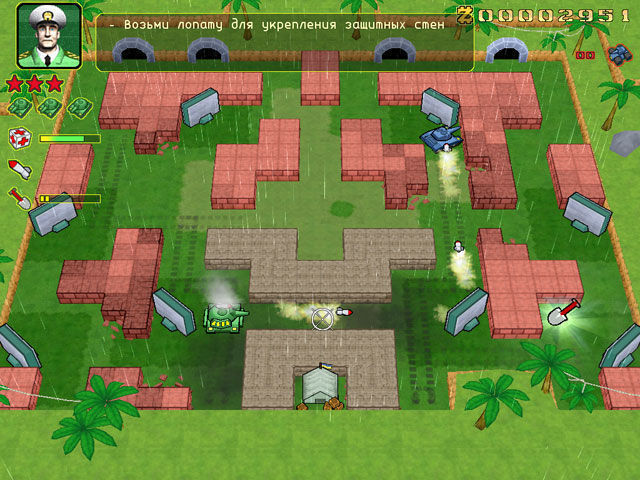
Task: Choose the rocket weapon icon
Action: pyautogui.click(x=18, y=168)
